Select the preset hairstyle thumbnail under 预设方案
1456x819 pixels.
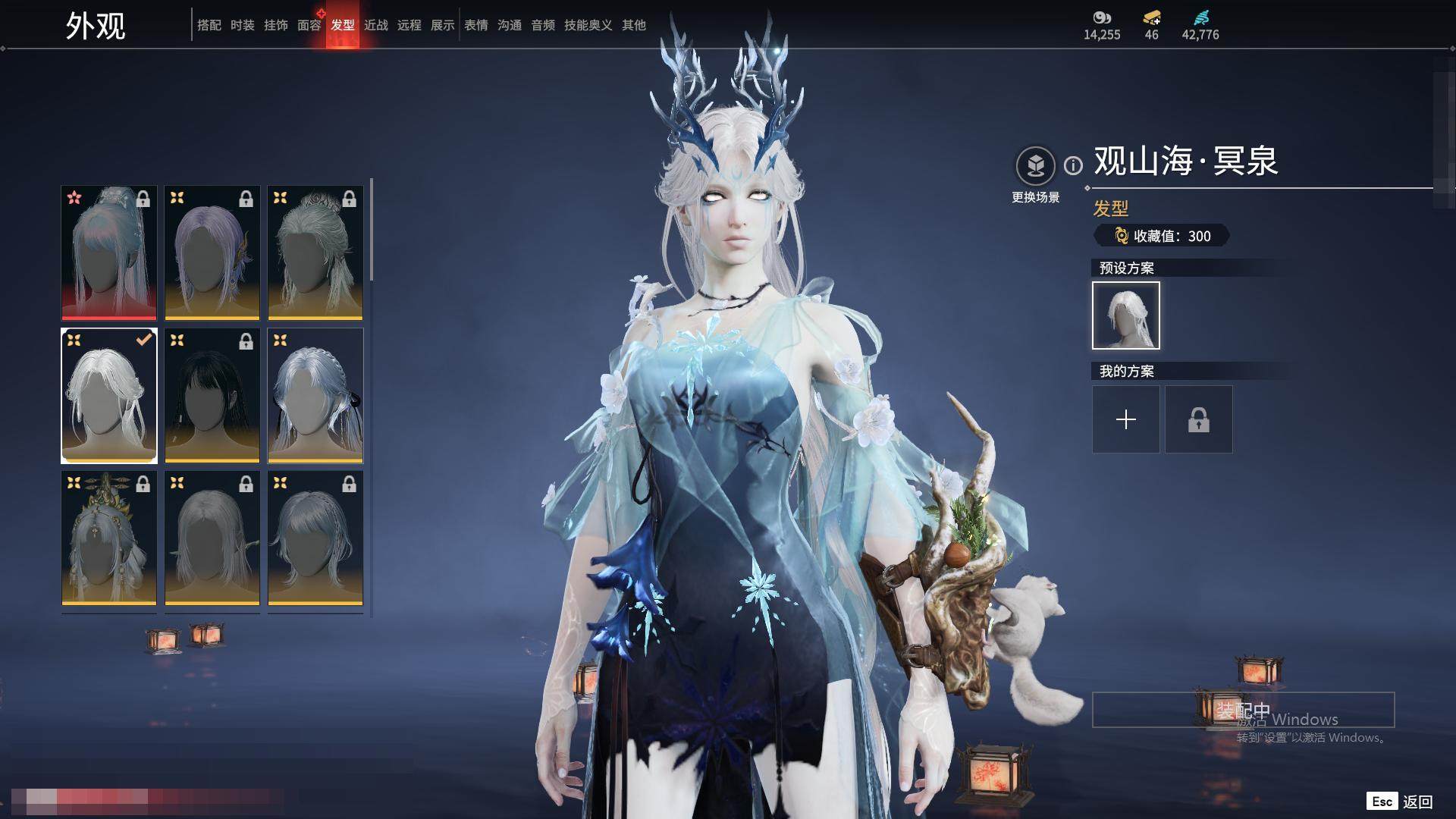point(1125,315)
